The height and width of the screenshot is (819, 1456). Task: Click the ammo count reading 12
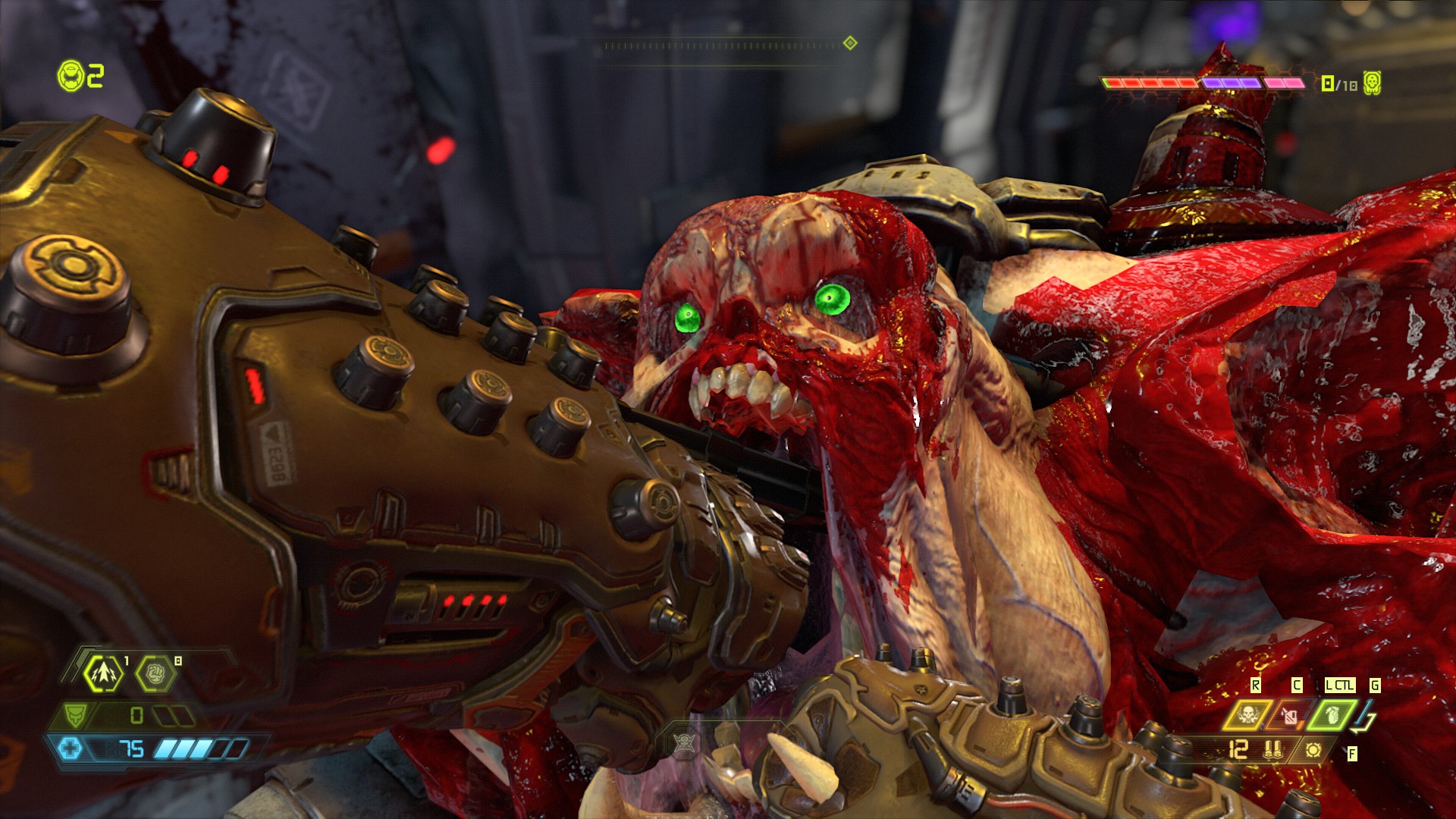click(x=1238, y=749)
